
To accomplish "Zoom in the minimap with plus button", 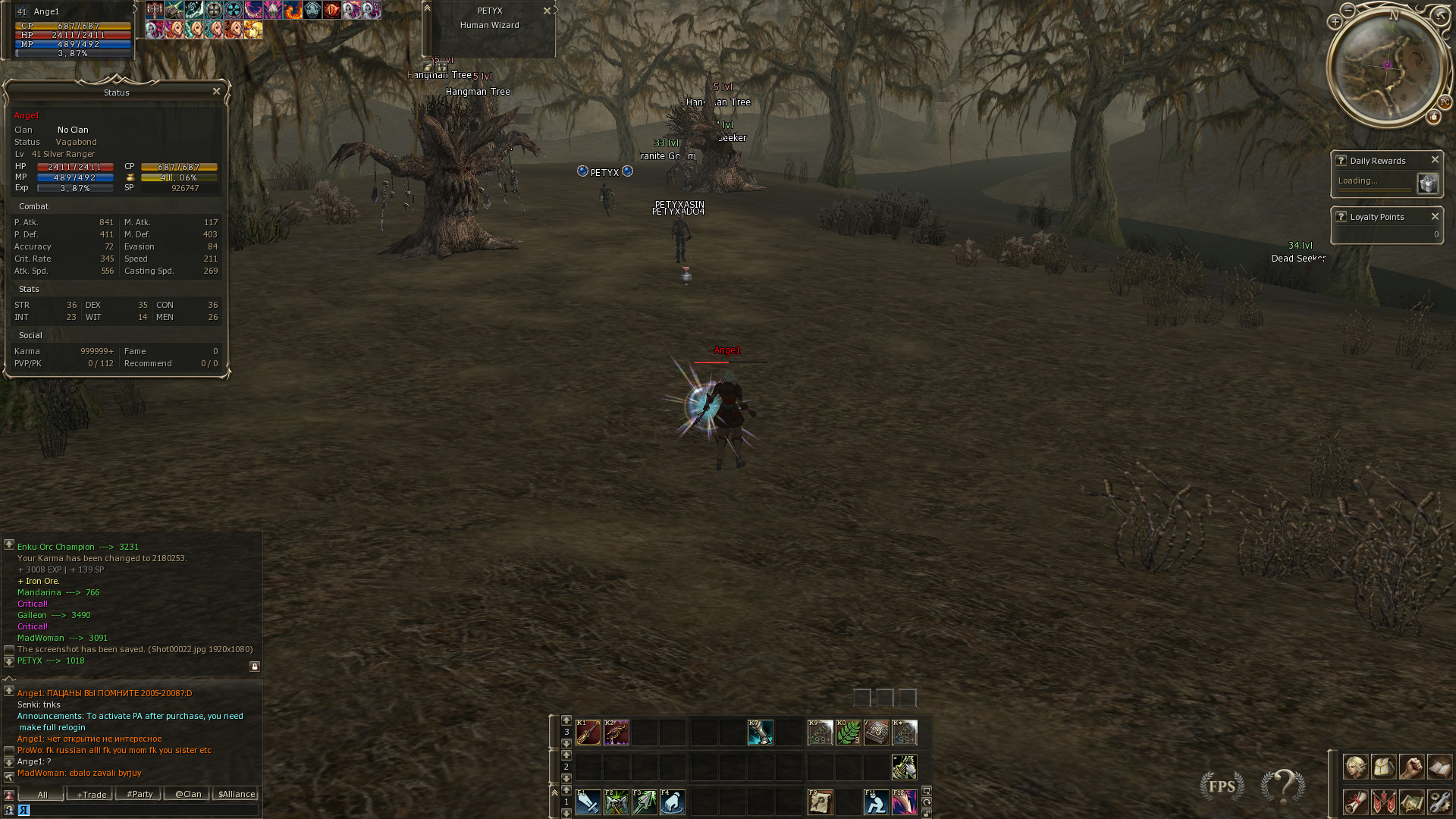I will [1335, 22].
